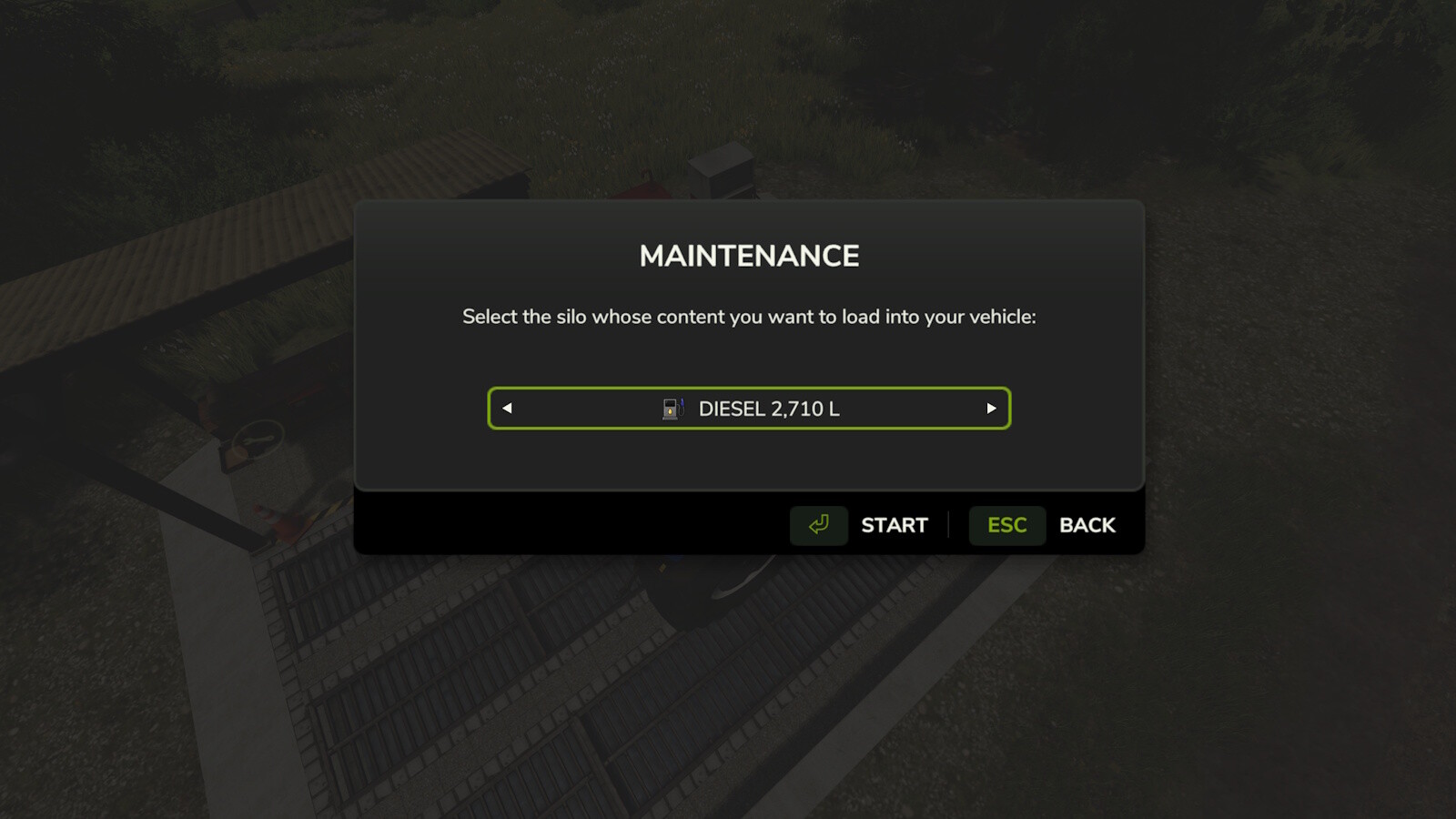Click the left arrow on the silo selector
This screenshot has width=1456, height=819.
point(507,409)
